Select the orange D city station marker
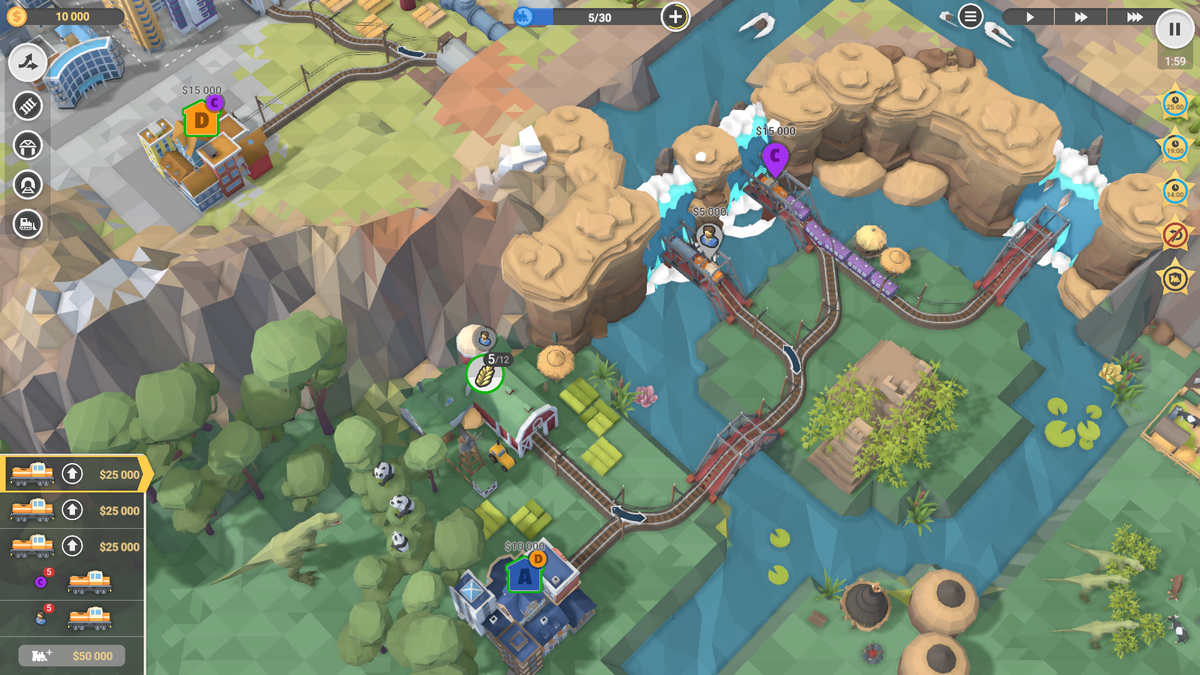Screen dimensions: 1200x675 click(x=201, y=122)
